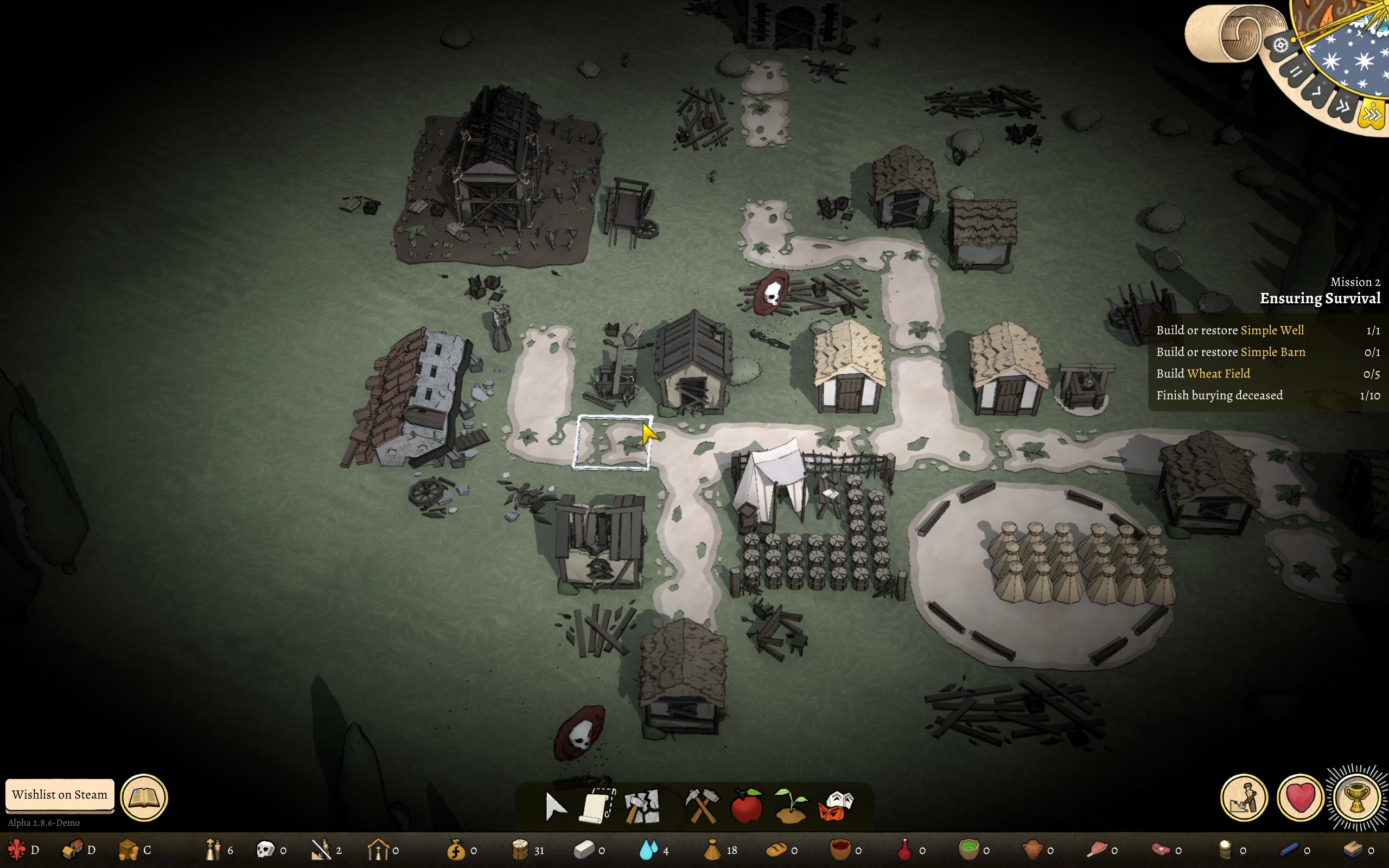Select the arrow cursor tool
The height and width of the screenshot is (868, 1389).
point(555,807)
